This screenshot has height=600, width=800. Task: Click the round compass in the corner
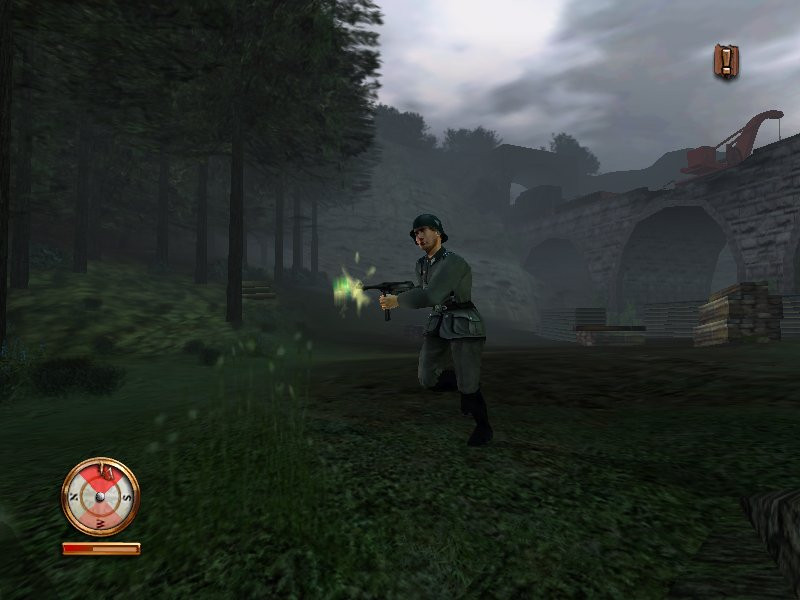pyautogui.click(x=100, y=496)
